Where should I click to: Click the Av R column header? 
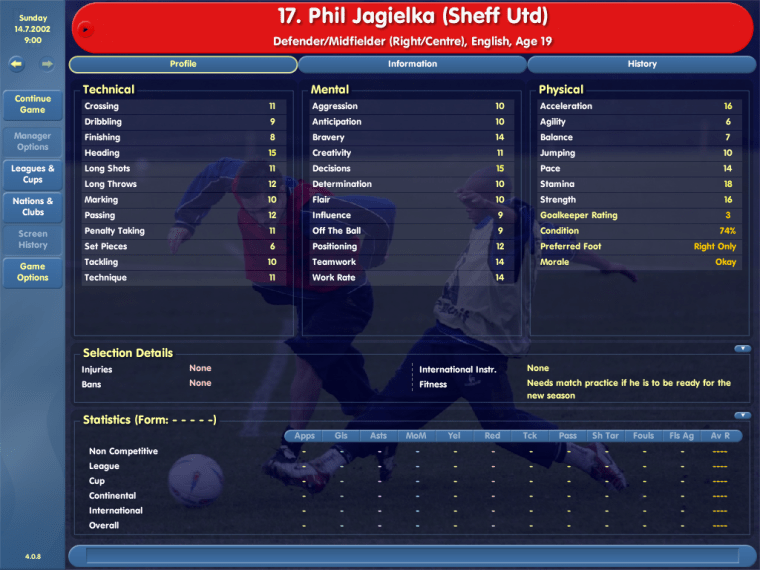coord(720,436)
